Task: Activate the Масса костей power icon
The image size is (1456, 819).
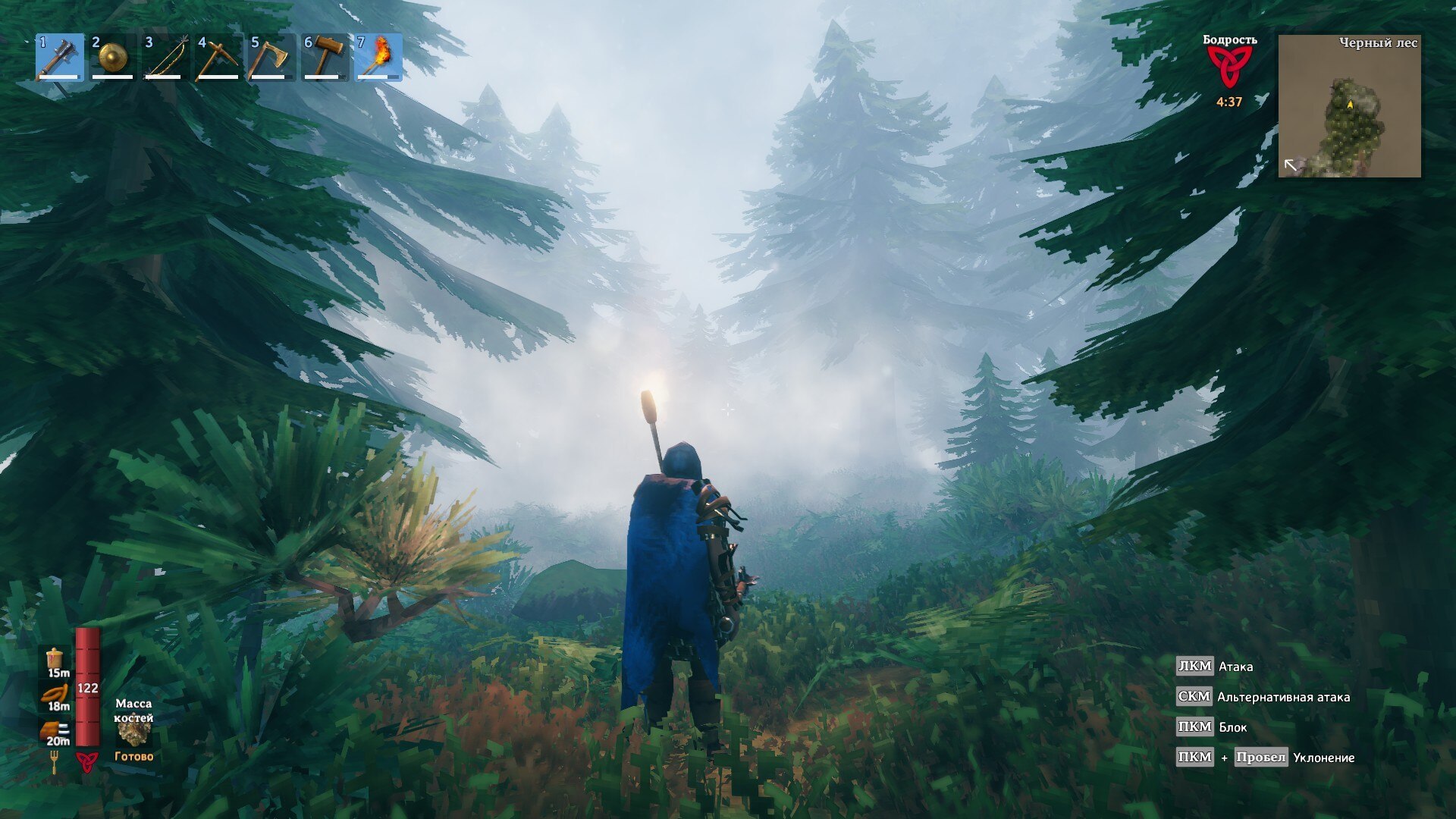Action: [x=134, y=732]
